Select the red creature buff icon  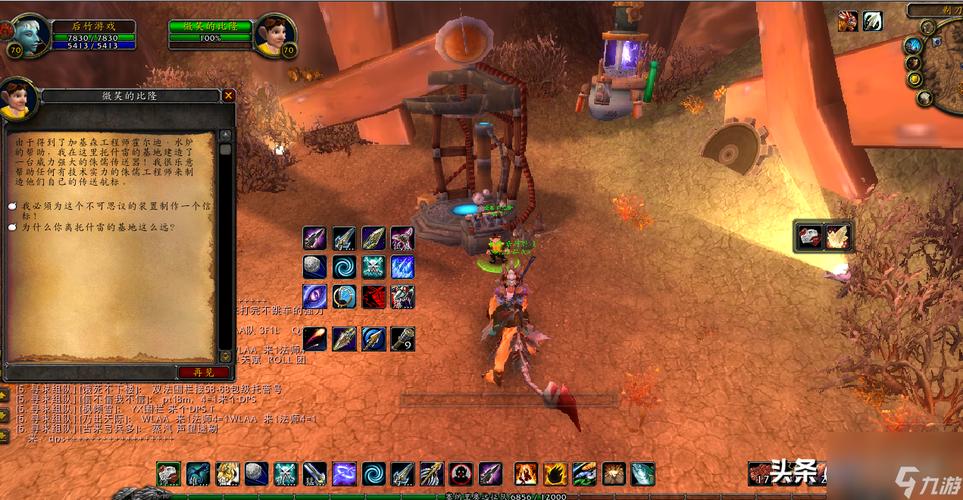[x=848, y=20]
